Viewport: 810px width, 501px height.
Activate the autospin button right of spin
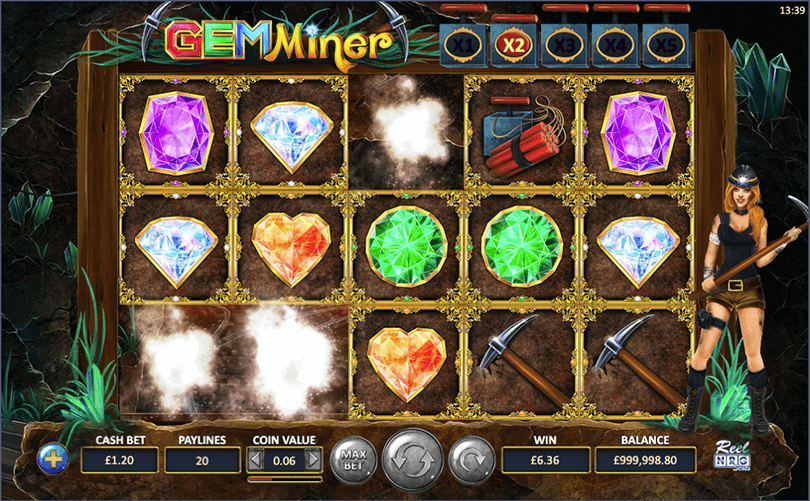(x=470, y=459)
